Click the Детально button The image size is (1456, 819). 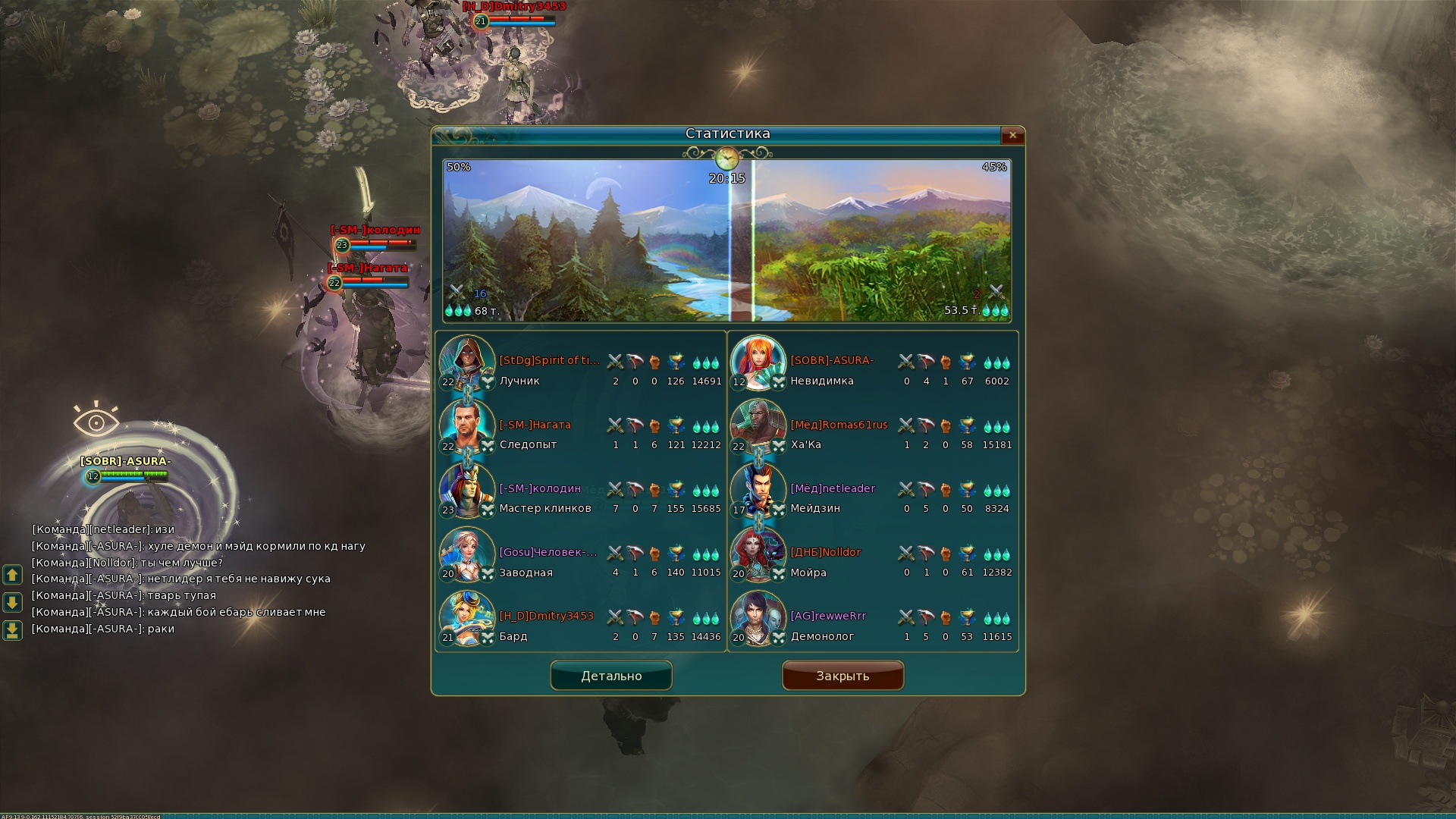[x=611, y=676]
